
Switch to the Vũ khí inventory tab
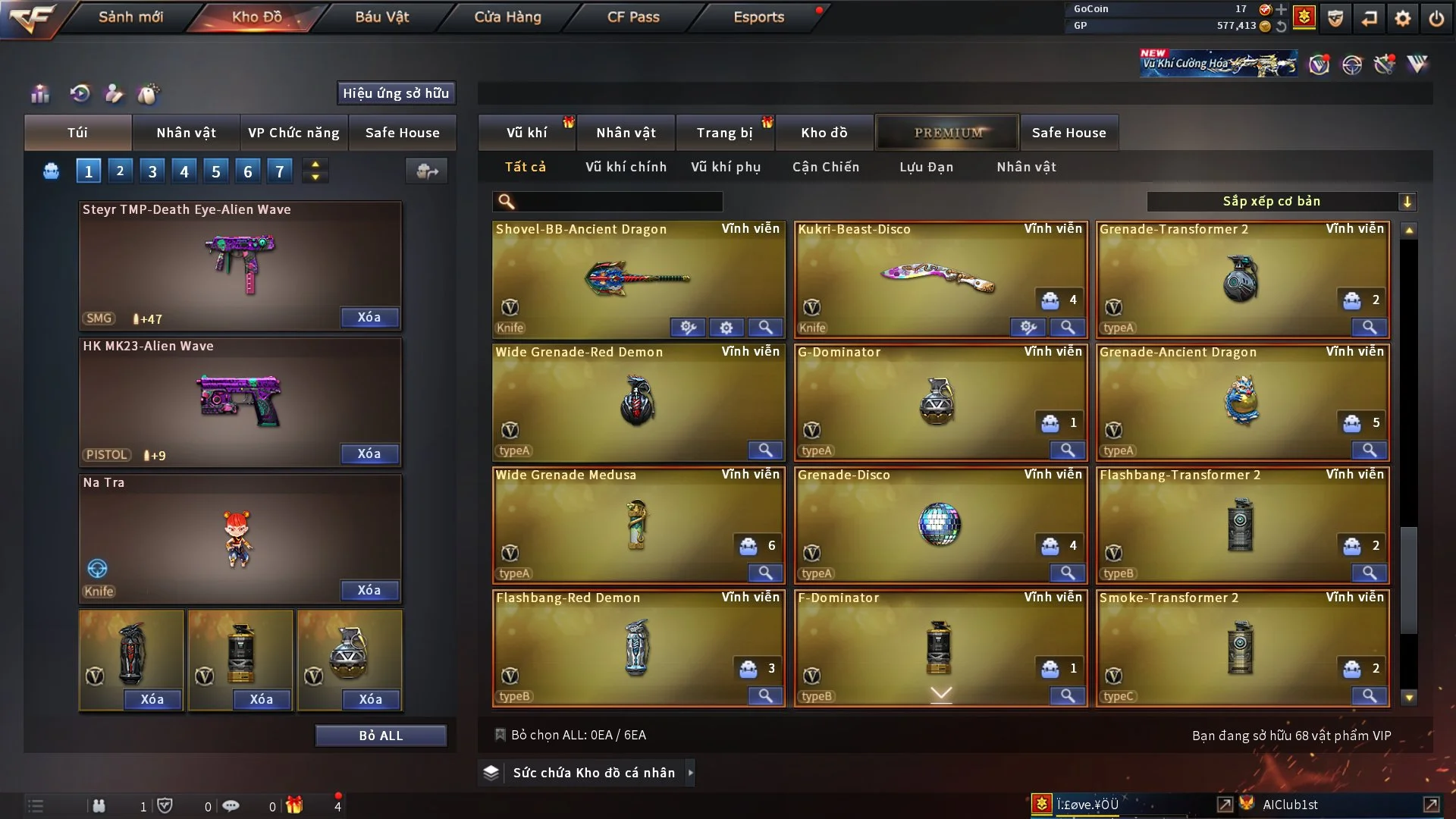(526, 133)
